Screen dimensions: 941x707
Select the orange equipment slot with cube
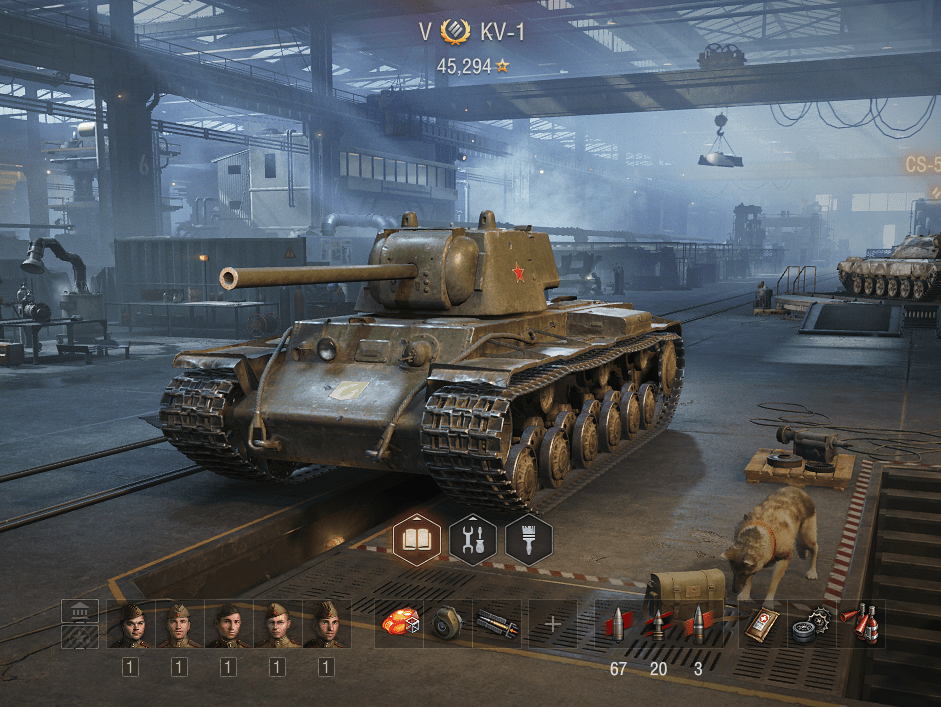399,624
